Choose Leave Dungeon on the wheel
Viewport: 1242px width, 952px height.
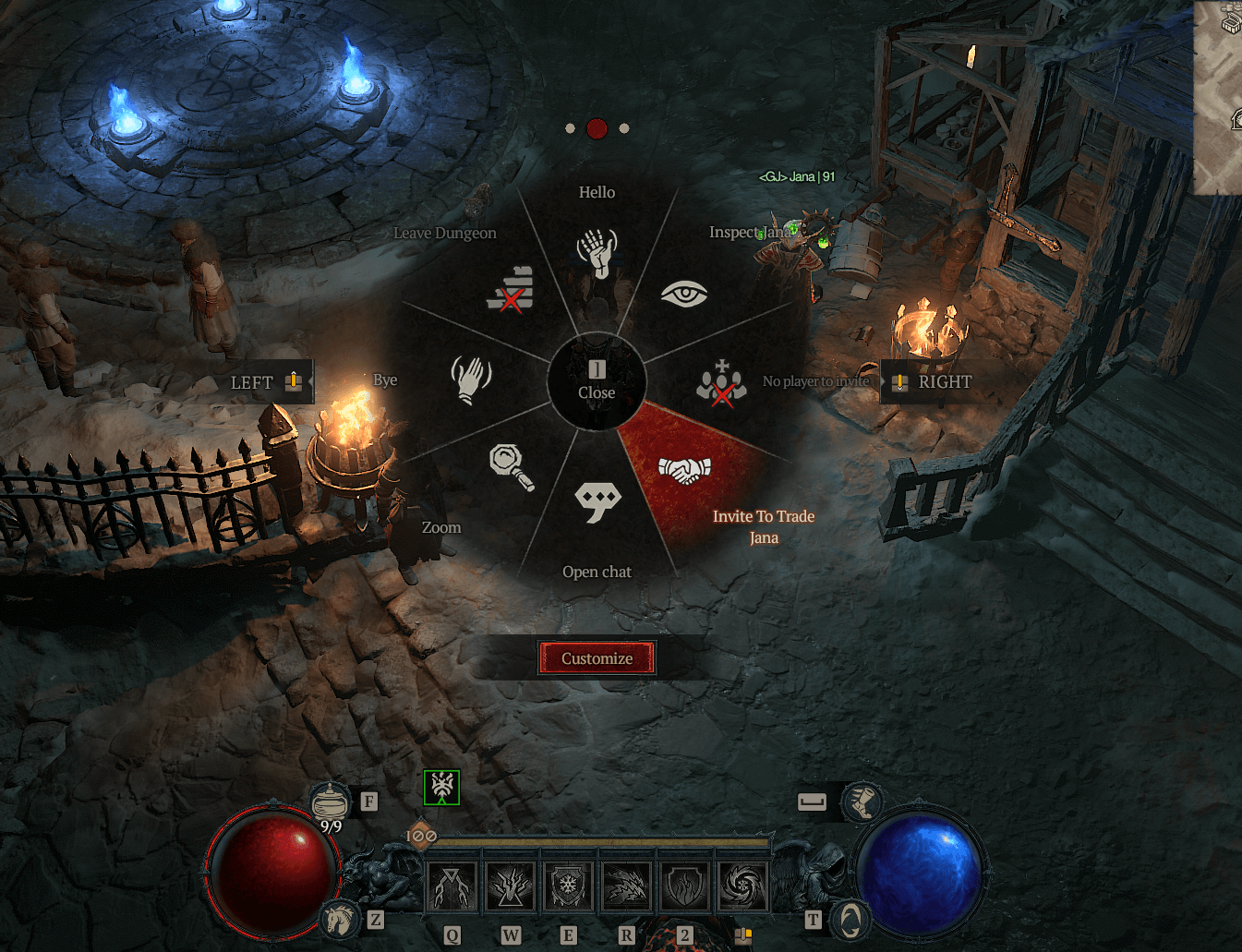(x=511, y=291)
